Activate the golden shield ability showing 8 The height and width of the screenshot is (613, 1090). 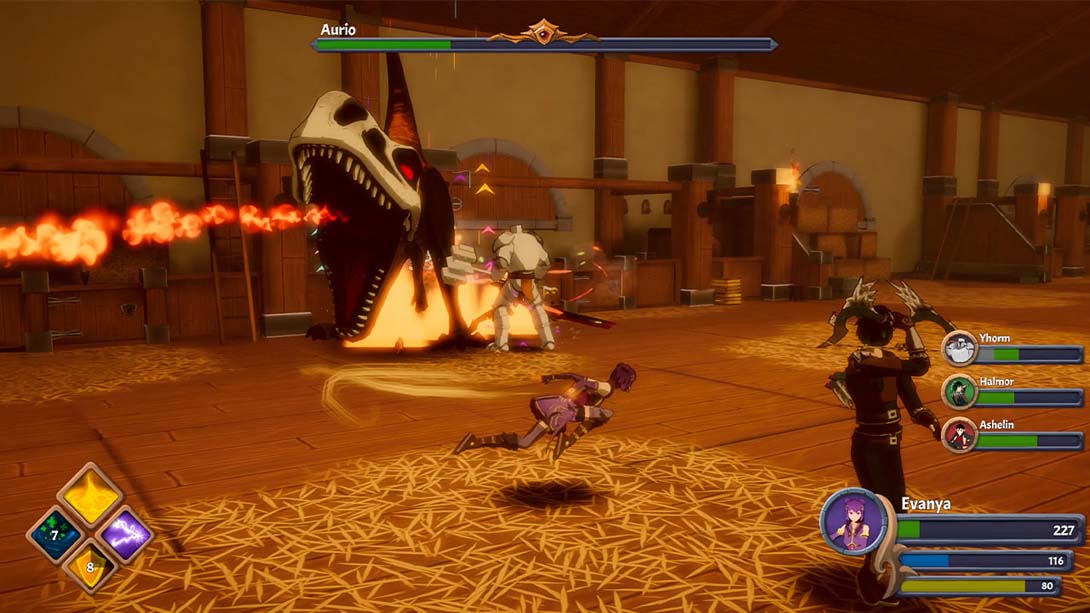point(90,568)
